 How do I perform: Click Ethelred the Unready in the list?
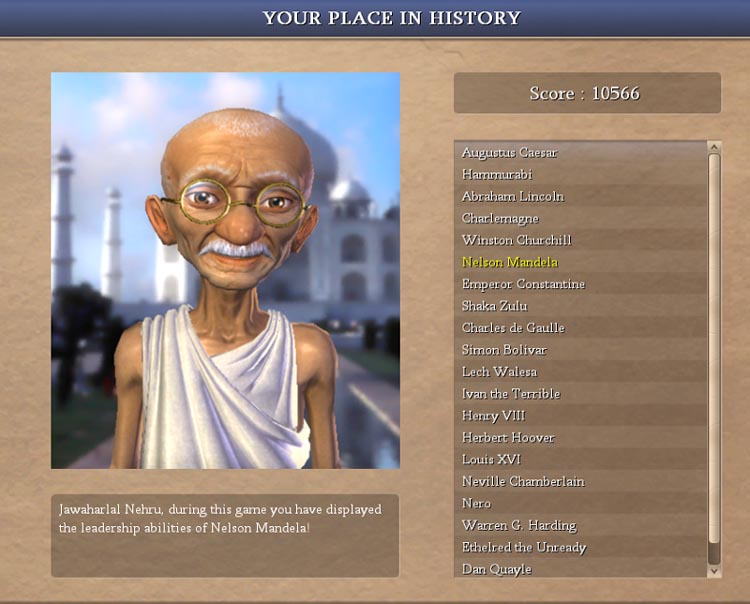point(524,548)
